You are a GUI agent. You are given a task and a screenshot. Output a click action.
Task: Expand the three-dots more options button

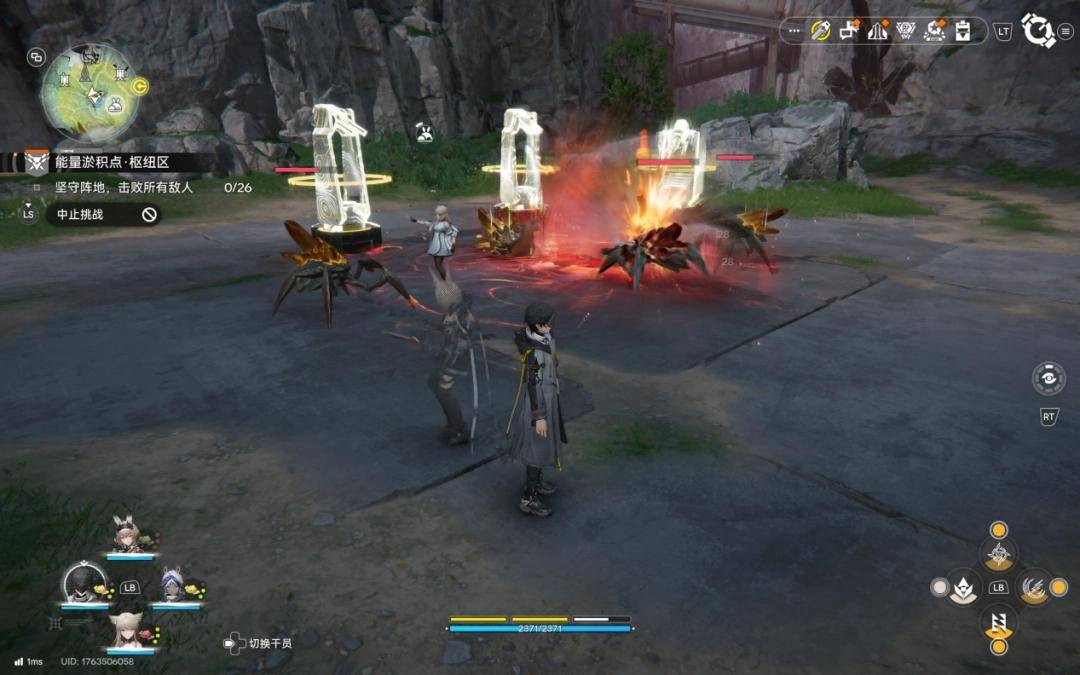click(795, 31)
